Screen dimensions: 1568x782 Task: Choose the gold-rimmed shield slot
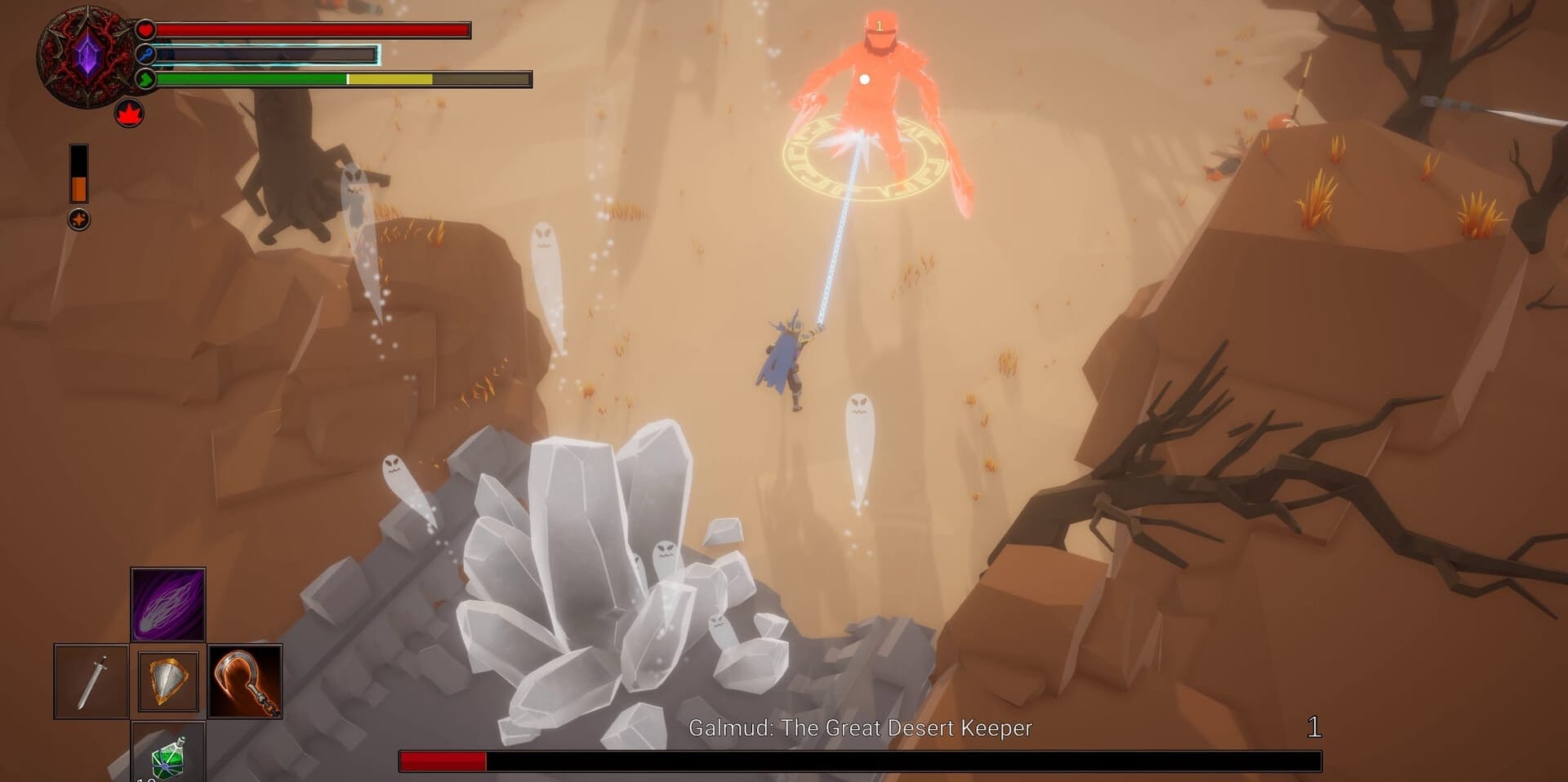point(168,682)
